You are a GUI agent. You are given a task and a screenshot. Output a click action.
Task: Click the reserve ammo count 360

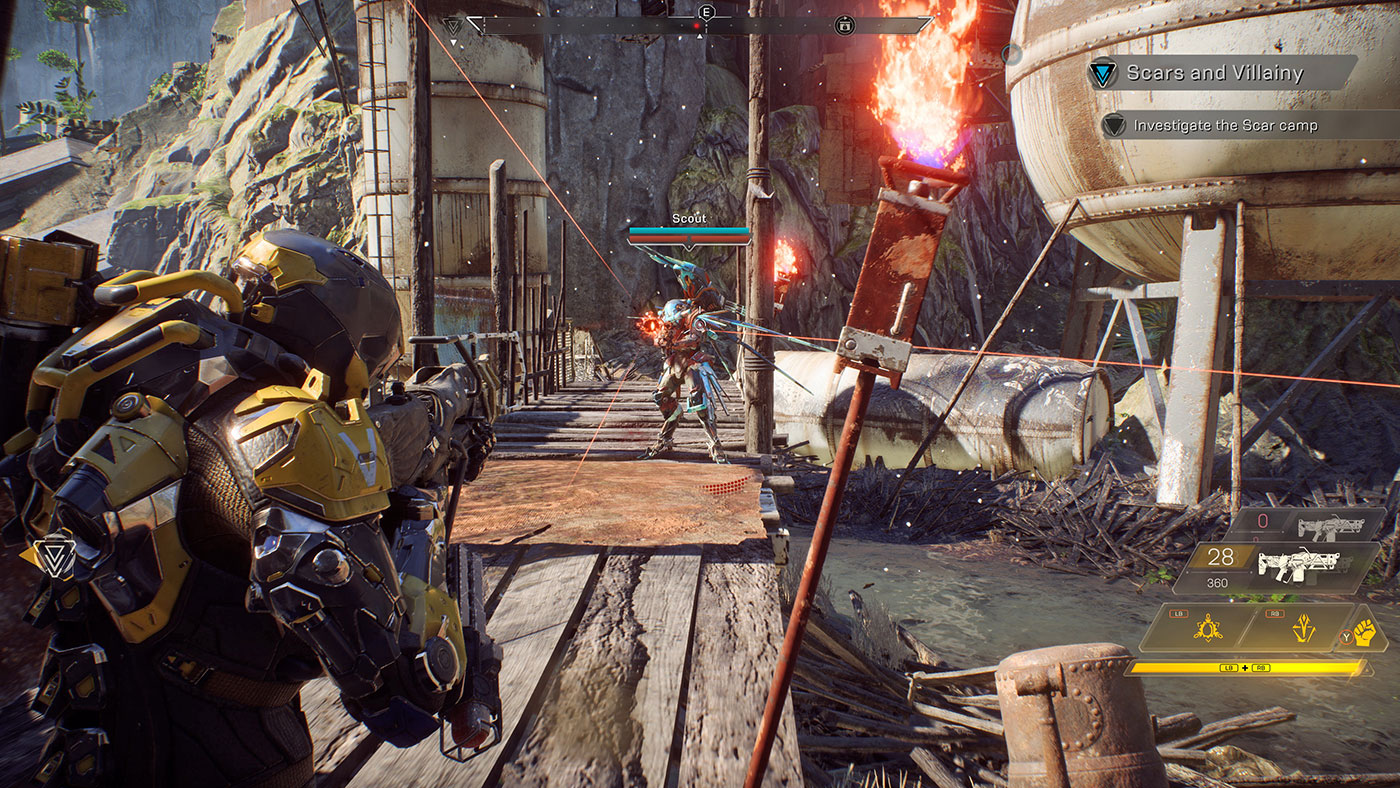click(x=1217, y=582)
